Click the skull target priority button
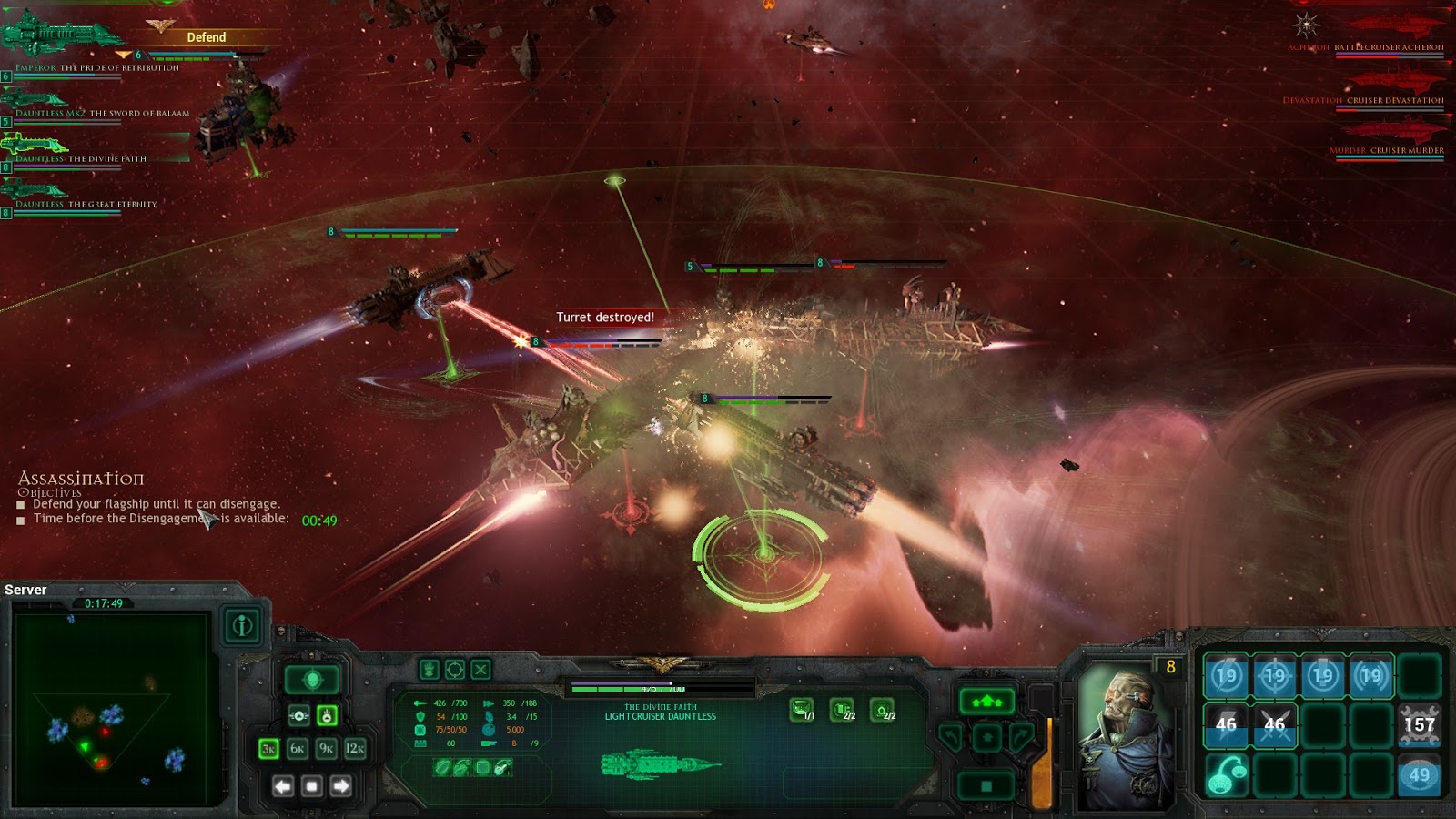This screenshot has height=819, width=1456. point(312,679)
